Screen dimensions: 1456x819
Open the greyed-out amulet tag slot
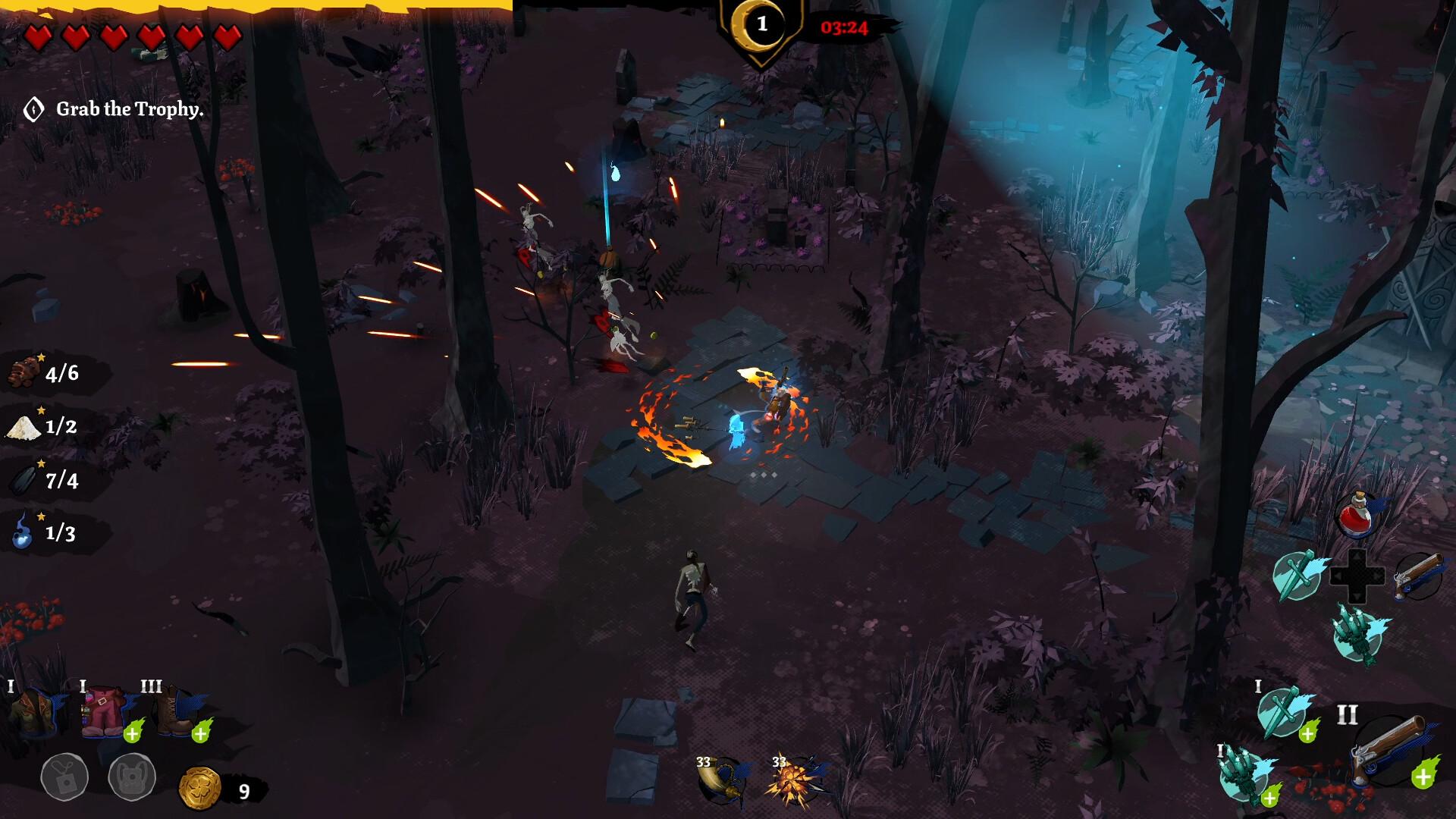click(64, 777)
